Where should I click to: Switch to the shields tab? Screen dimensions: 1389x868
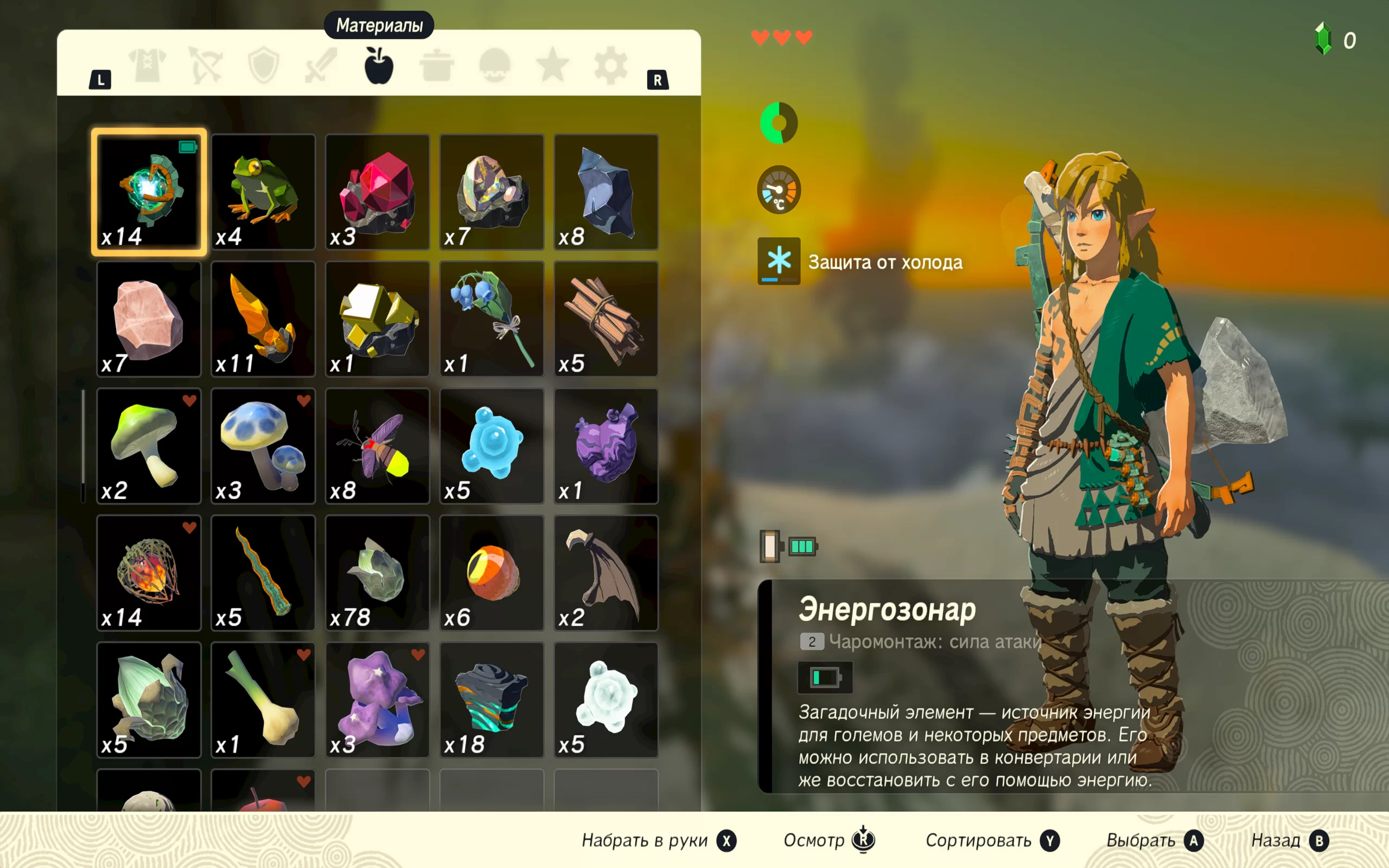point(264,66)
